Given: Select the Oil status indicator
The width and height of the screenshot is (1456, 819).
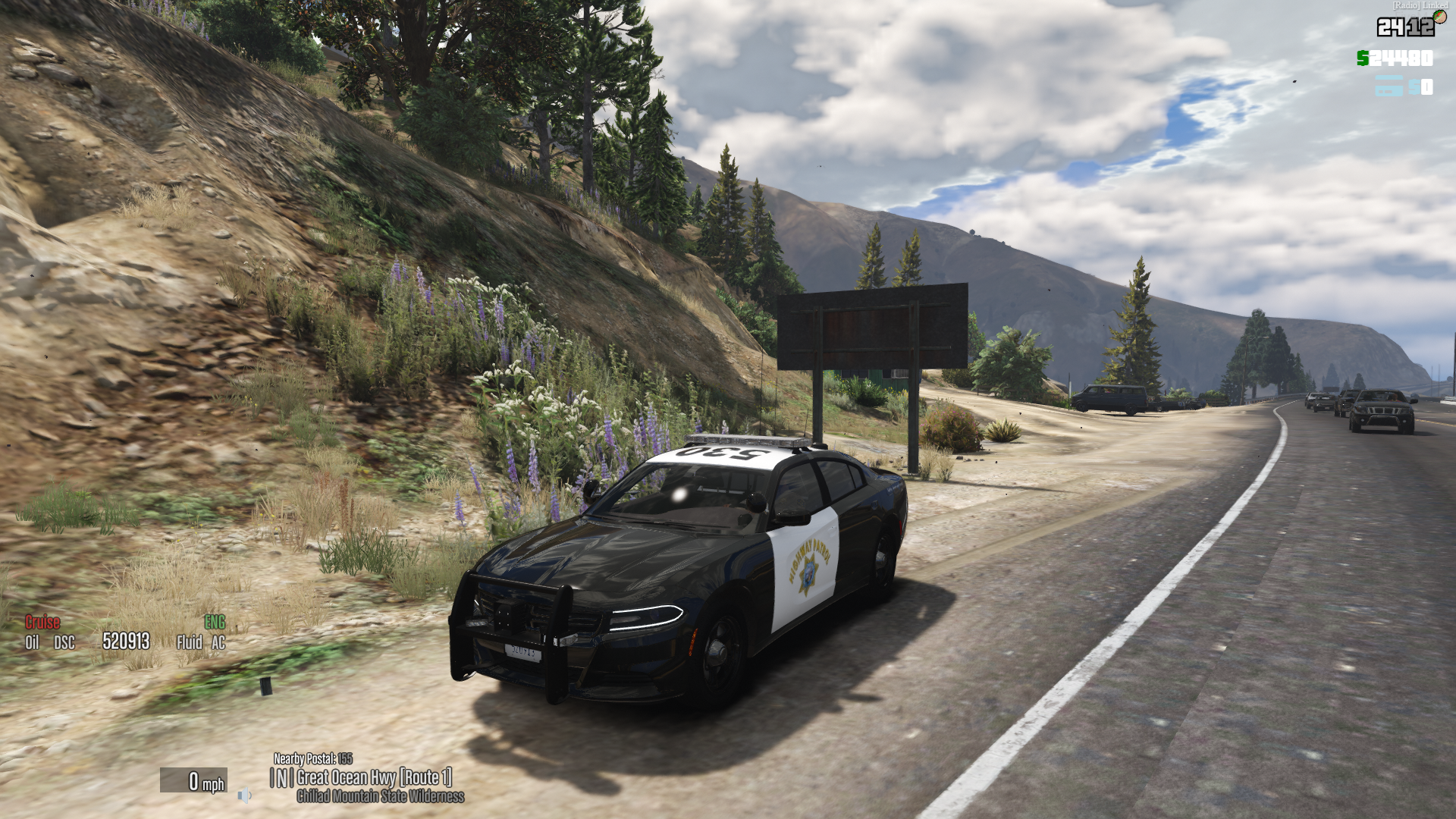Looking at the screenshot, I should tap(32, 643).
